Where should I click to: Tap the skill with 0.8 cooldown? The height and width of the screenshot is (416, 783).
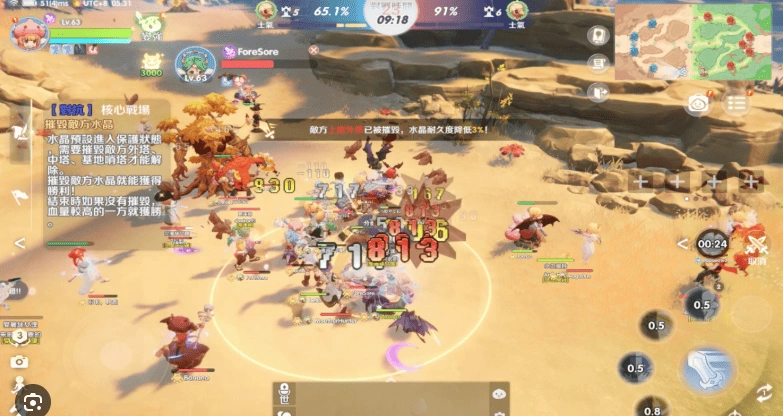pos(652,409)
